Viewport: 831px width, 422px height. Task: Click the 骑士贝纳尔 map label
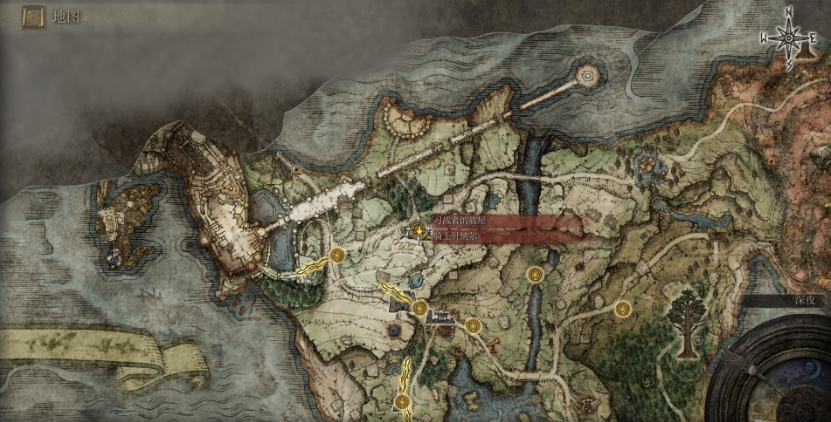tap(457, 237)
